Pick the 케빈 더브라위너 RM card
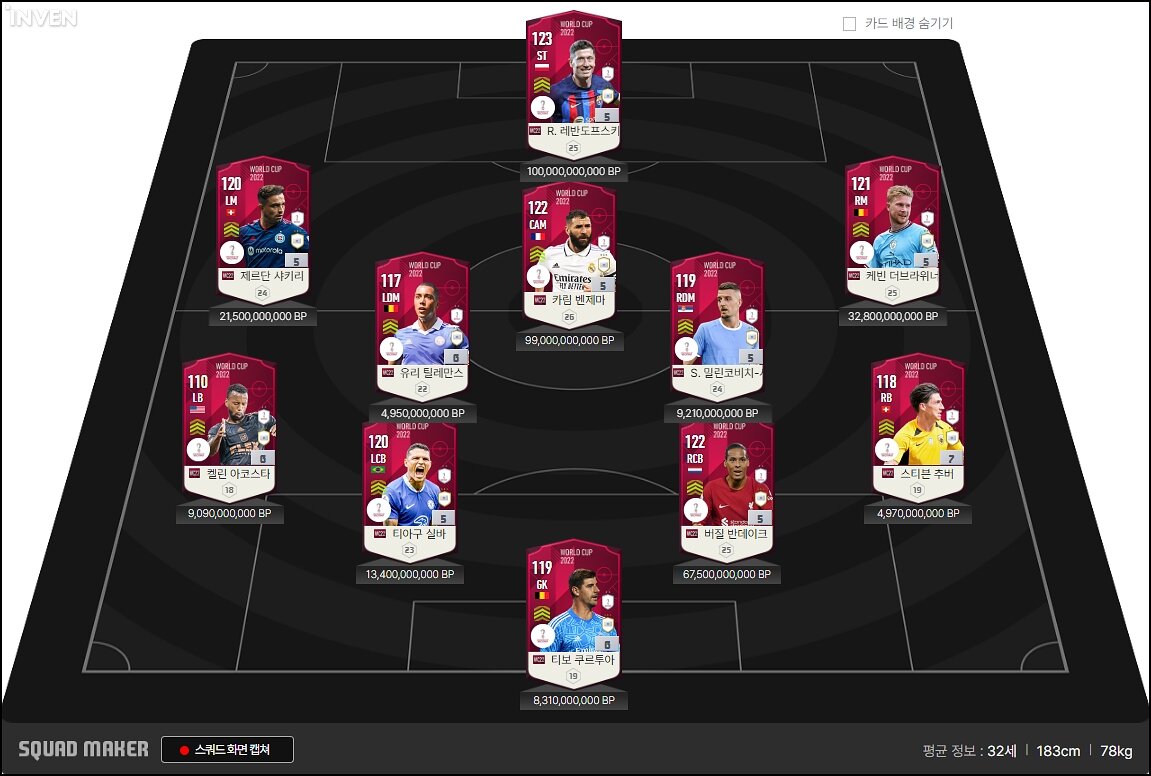This screenshot has width=1151, height=776. [892, 226]
